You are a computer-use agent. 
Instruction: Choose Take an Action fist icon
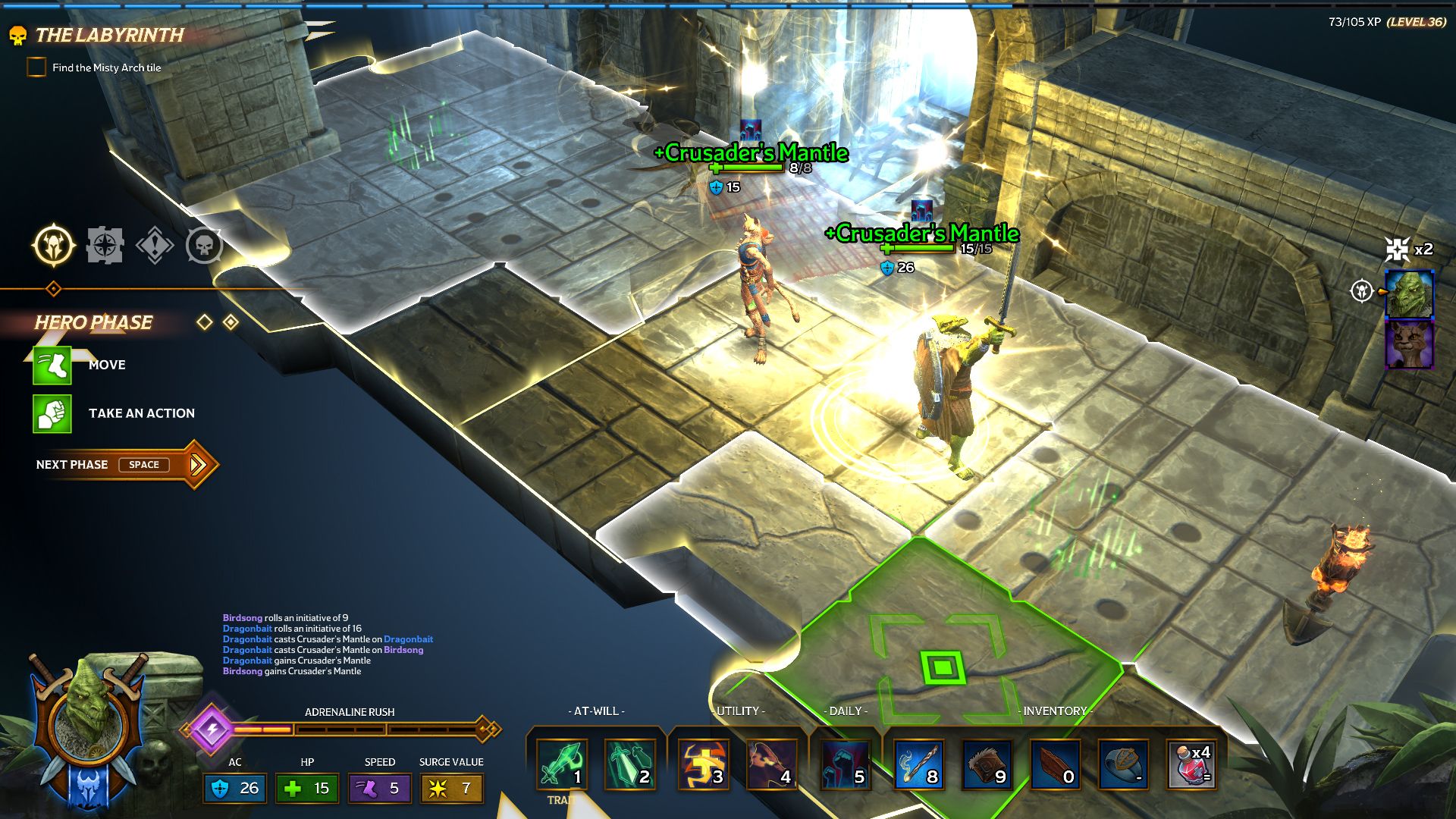click(52, 414)
